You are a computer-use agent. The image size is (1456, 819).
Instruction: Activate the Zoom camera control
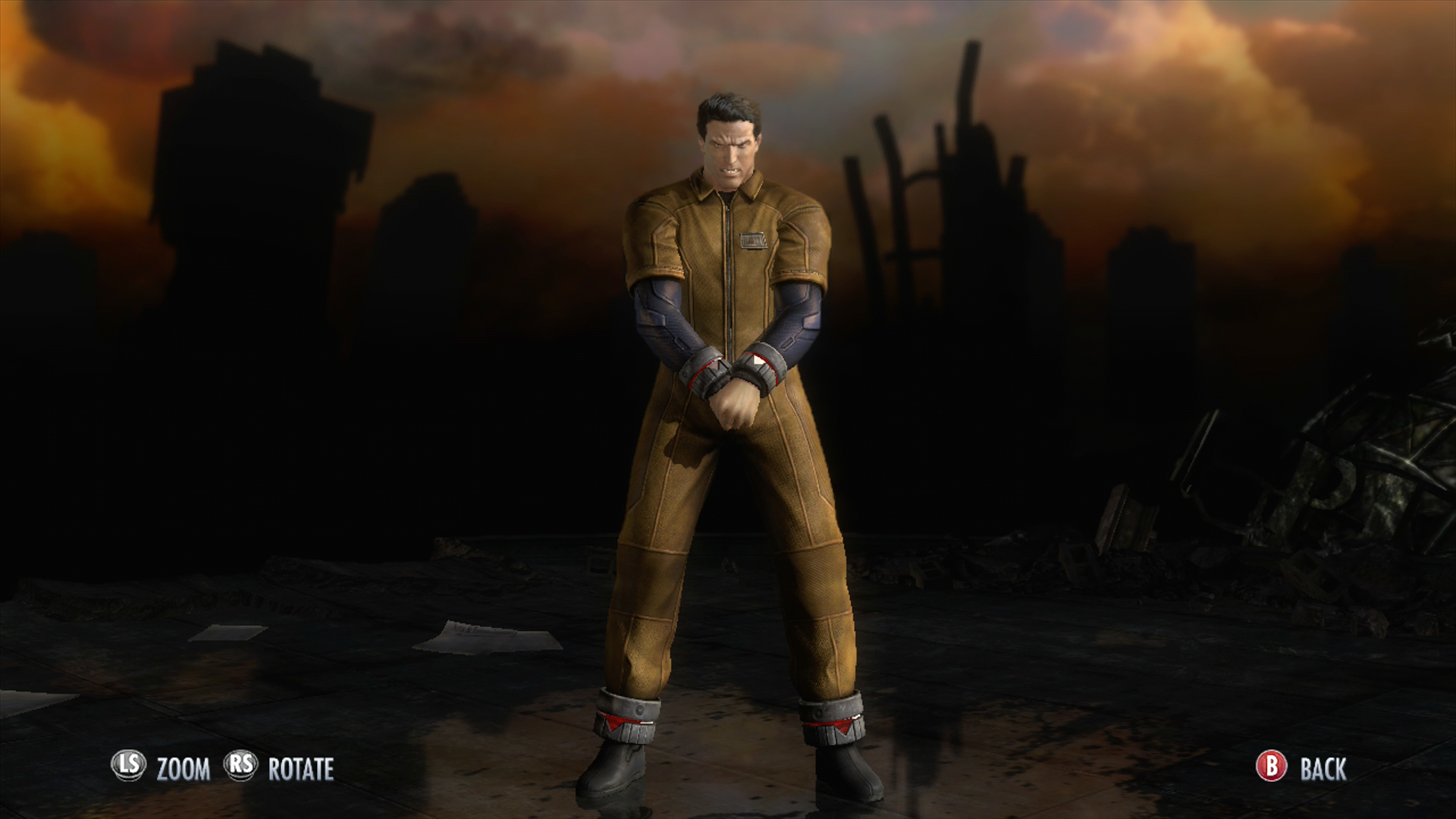tap(182, 766)
